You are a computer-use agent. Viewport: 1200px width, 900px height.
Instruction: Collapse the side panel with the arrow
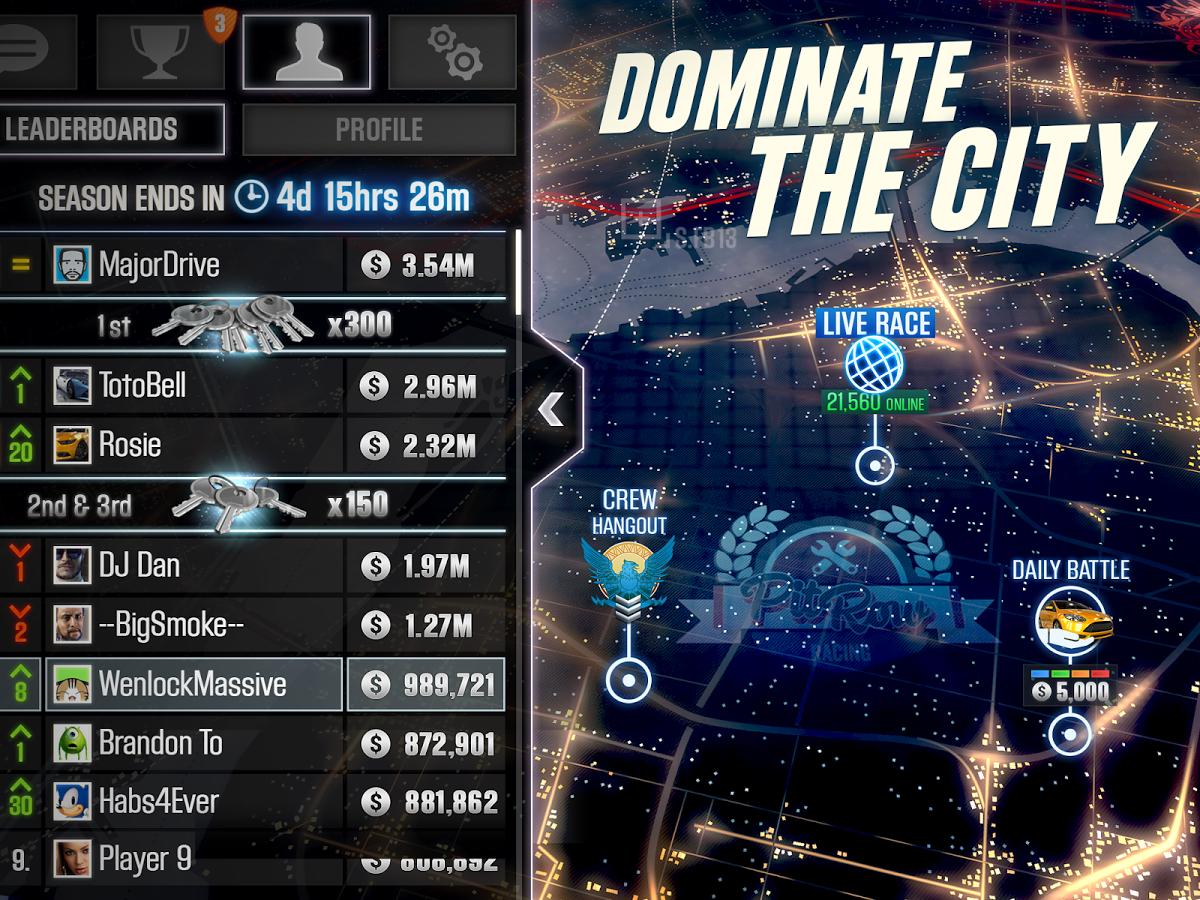(551, 408)
